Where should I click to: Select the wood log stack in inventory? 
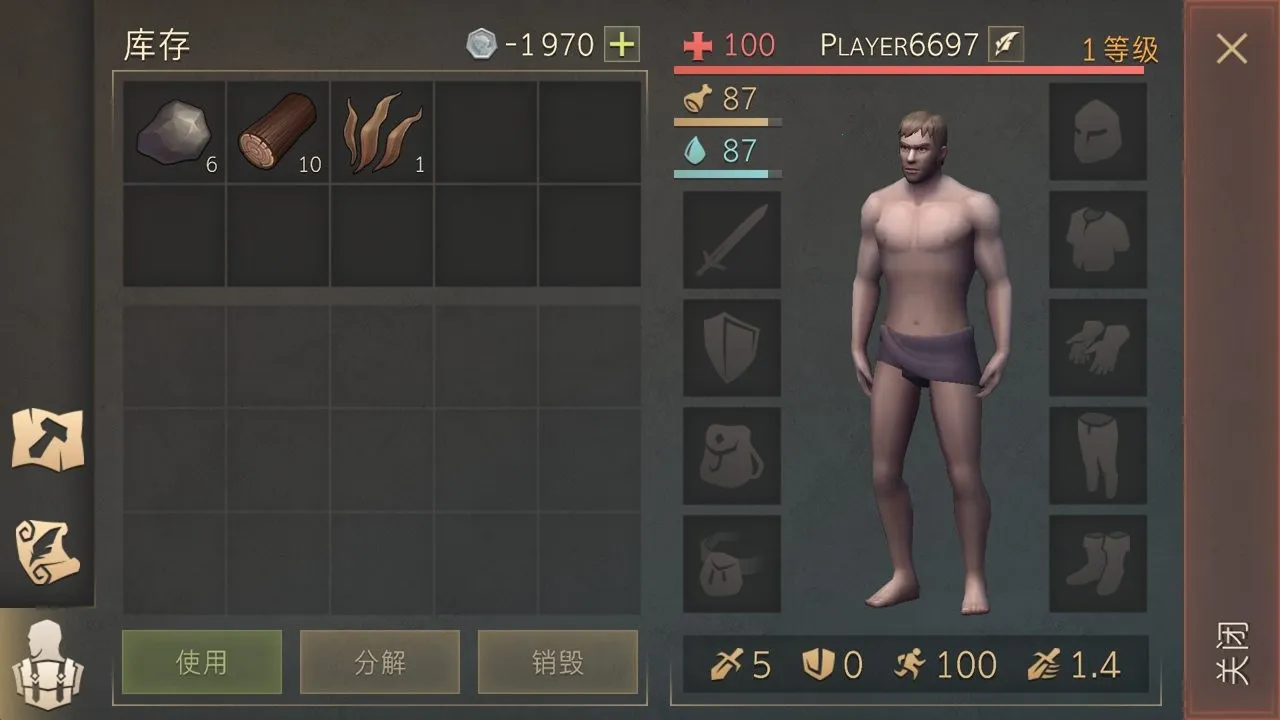click(277, 133)
